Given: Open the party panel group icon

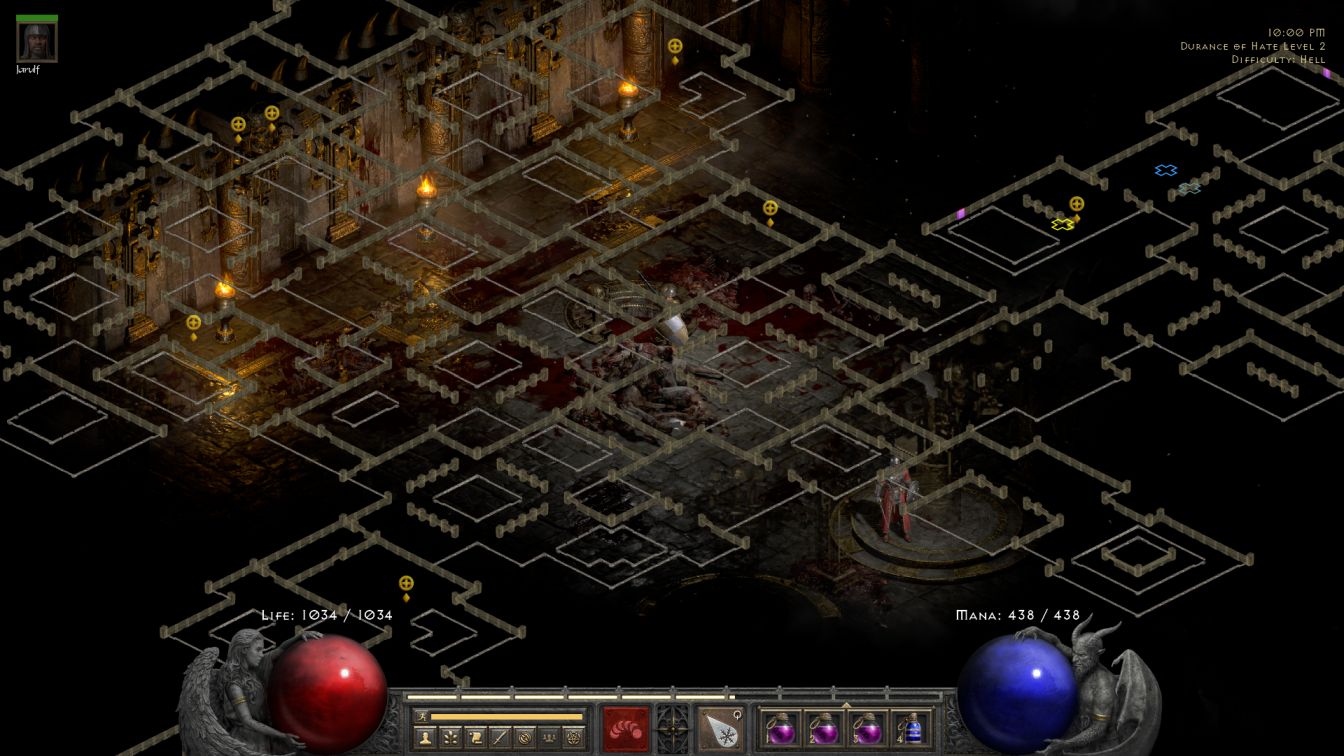Looking at the screenshot, I should [547, 737].
